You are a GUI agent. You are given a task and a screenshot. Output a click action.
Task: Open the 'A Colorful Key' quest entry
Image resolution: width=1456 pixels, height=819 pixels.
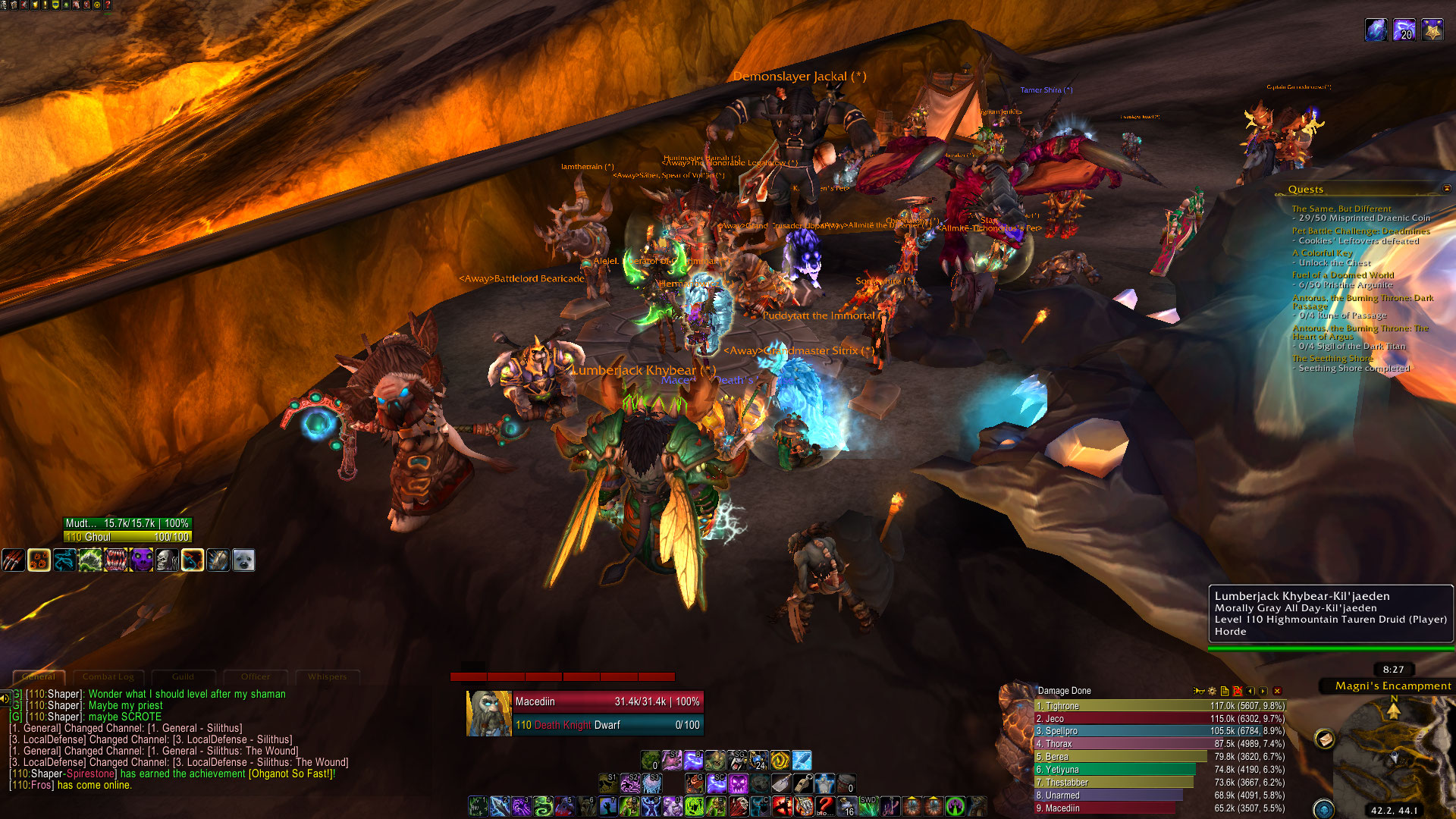click(x=1322, y=253)
